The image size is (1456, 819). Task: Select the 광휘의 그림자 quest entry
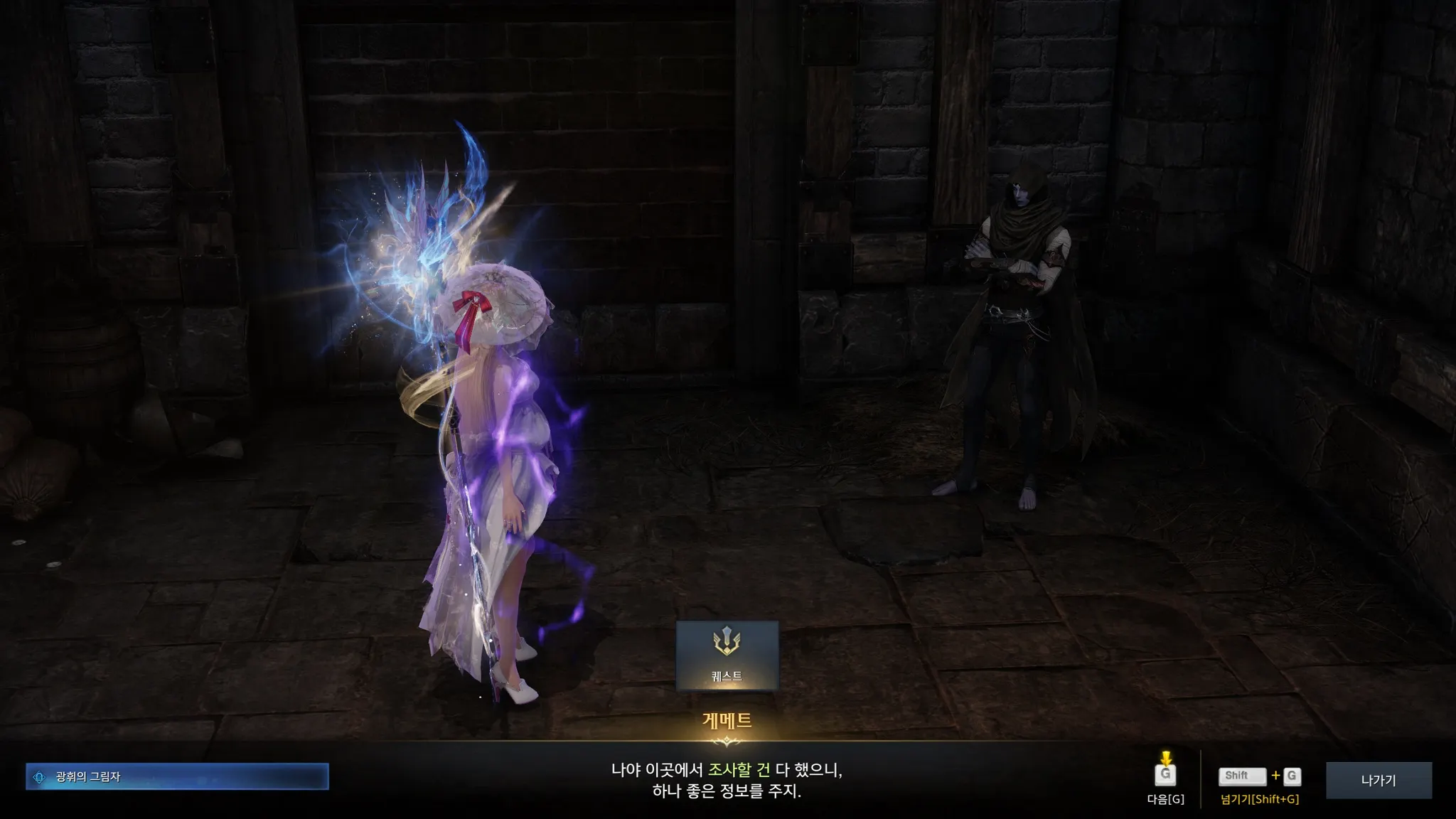tap(177, 777)
